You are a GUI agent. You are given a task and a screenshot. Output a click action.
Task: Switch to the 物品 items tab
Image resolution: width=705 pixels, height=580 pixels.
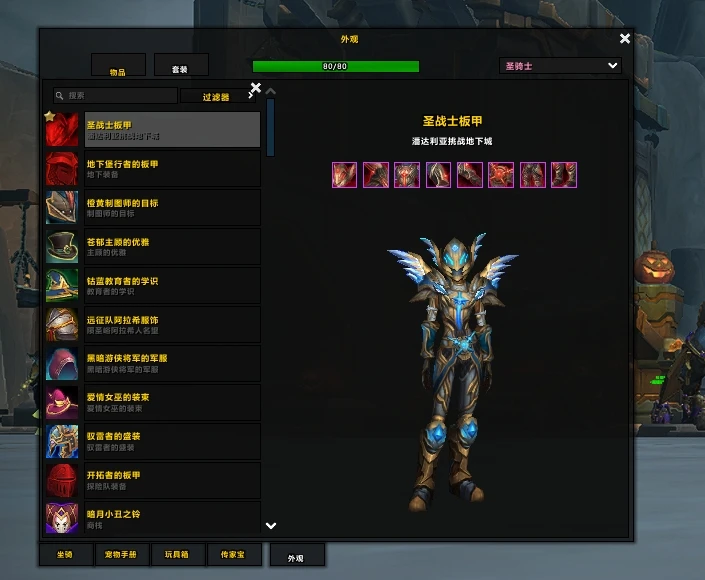coord(118,67)
